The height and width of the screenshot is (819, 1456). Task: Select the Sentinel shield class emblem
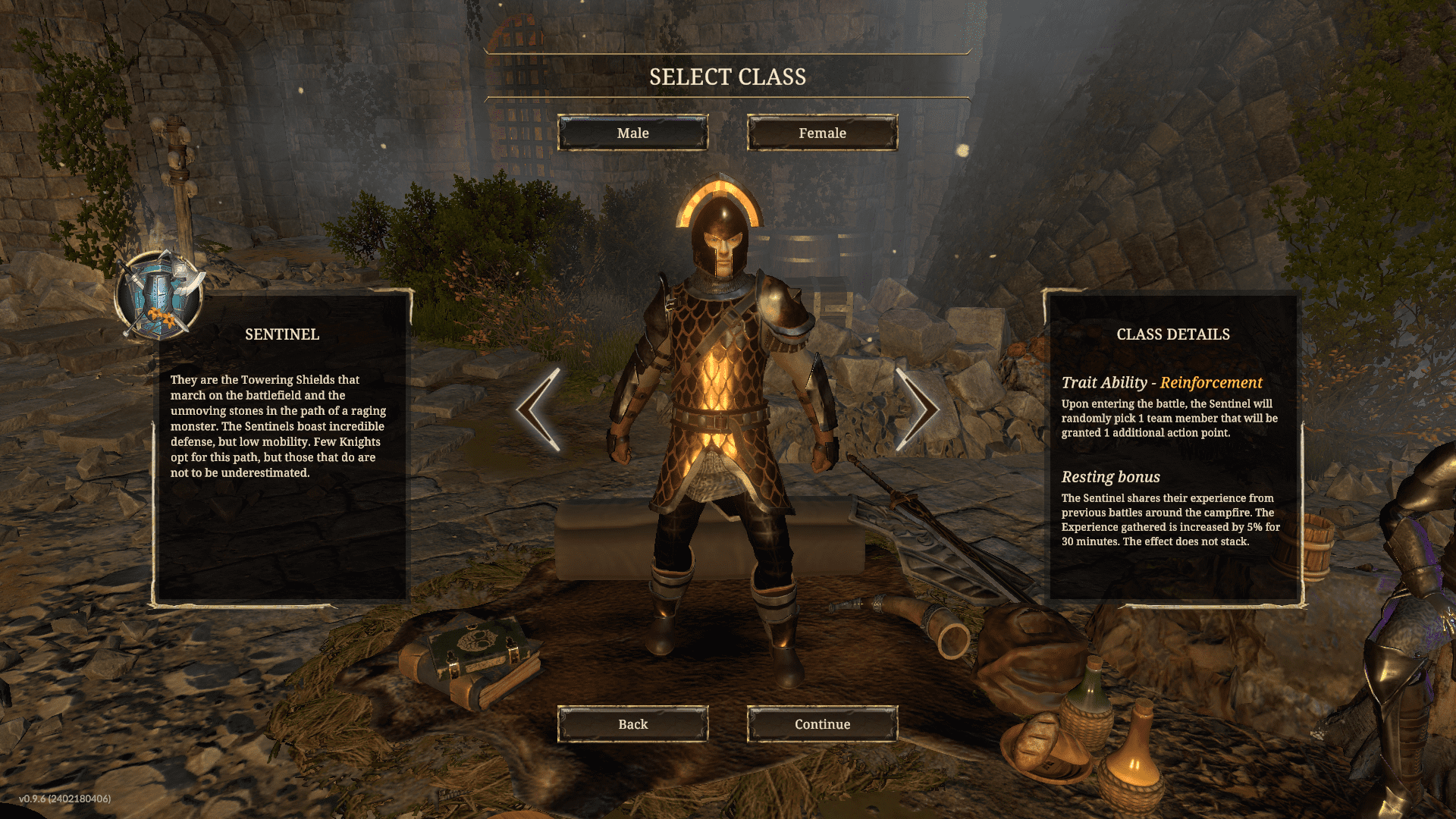[159, 296]
